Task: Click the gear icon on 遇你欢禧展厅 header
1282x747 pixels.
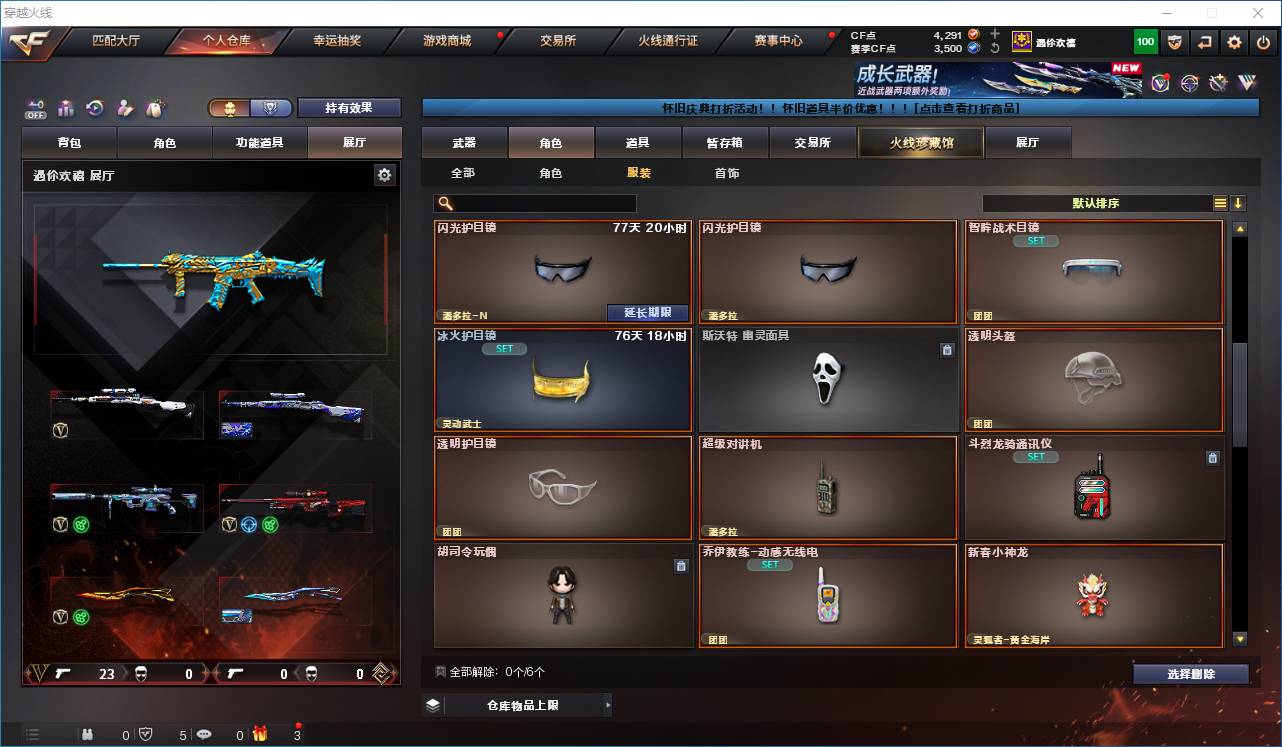Action: 385,174
